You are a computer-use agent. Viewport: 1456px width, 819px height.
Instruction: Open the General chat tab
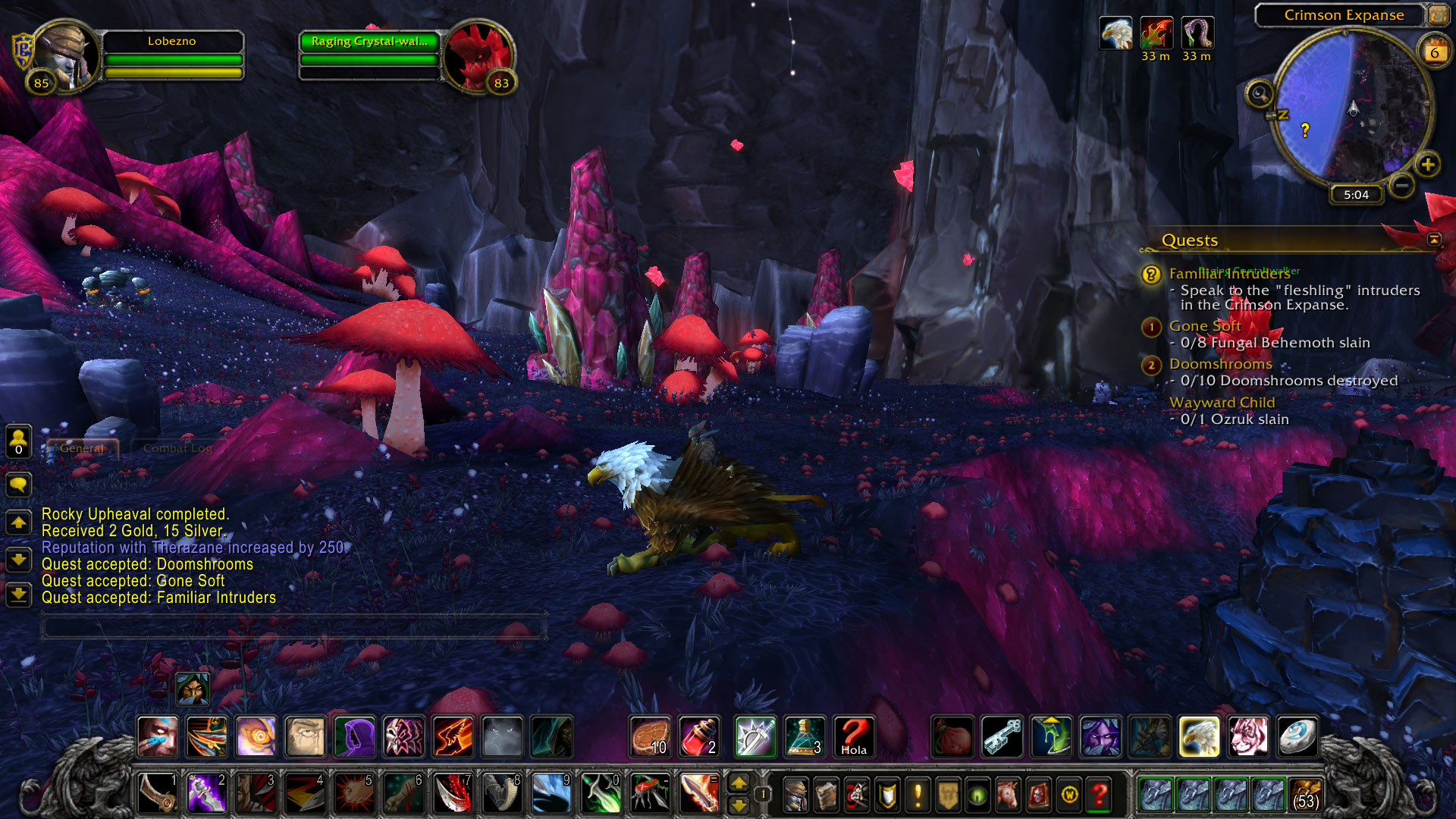(82, 448)
